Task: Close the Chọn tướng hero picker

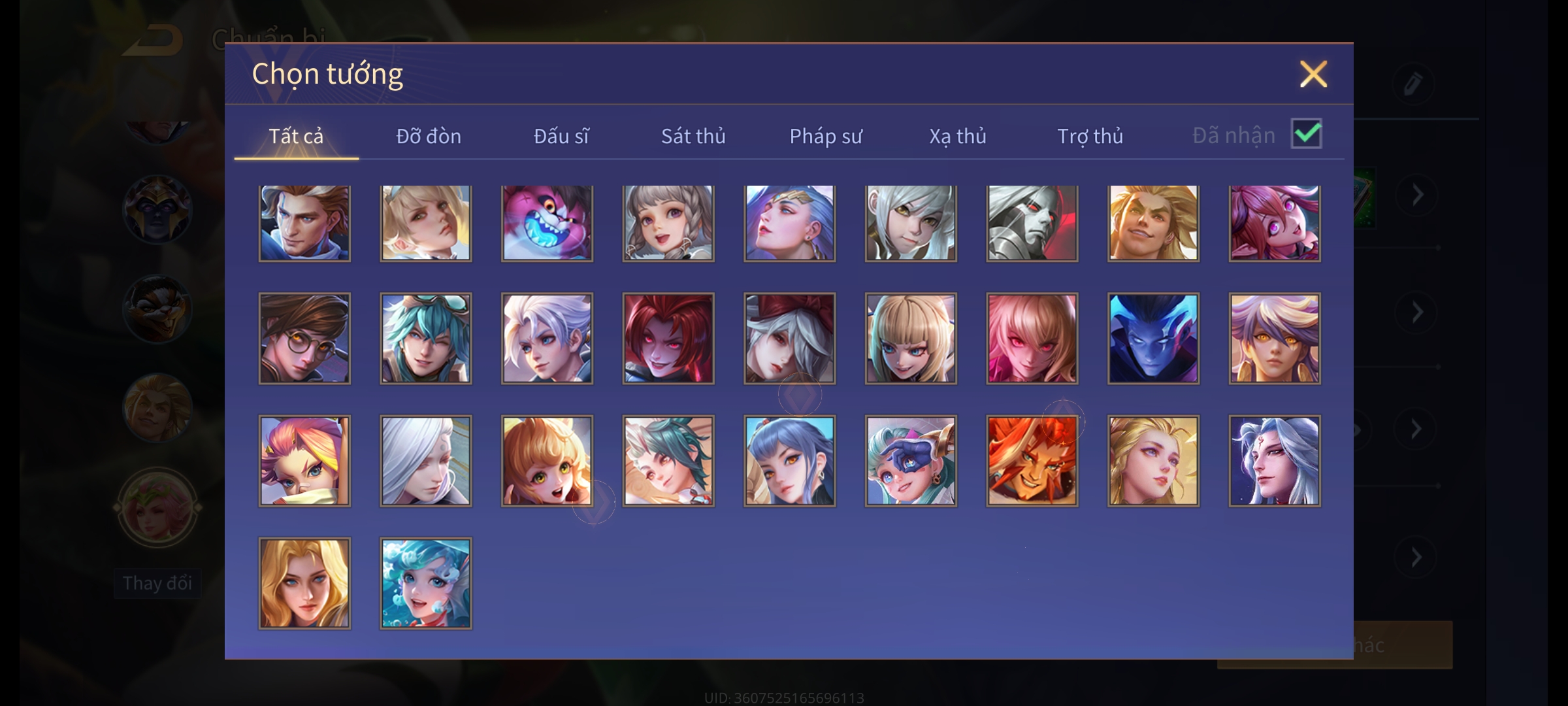Action: click(x=1313, y=74)
